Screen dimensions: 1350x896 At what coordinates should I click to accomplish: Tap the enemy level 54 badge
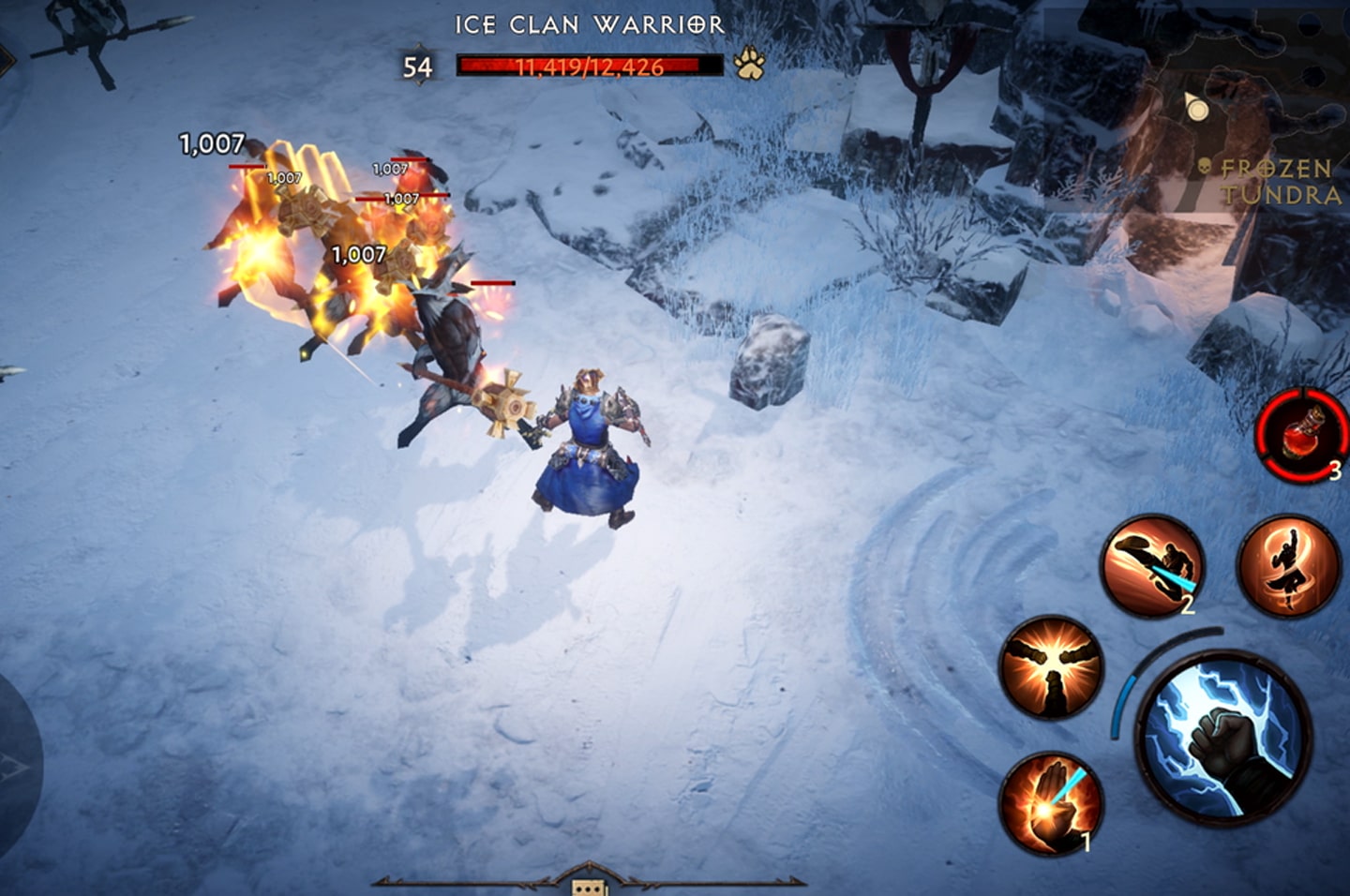tap(414, 66)
